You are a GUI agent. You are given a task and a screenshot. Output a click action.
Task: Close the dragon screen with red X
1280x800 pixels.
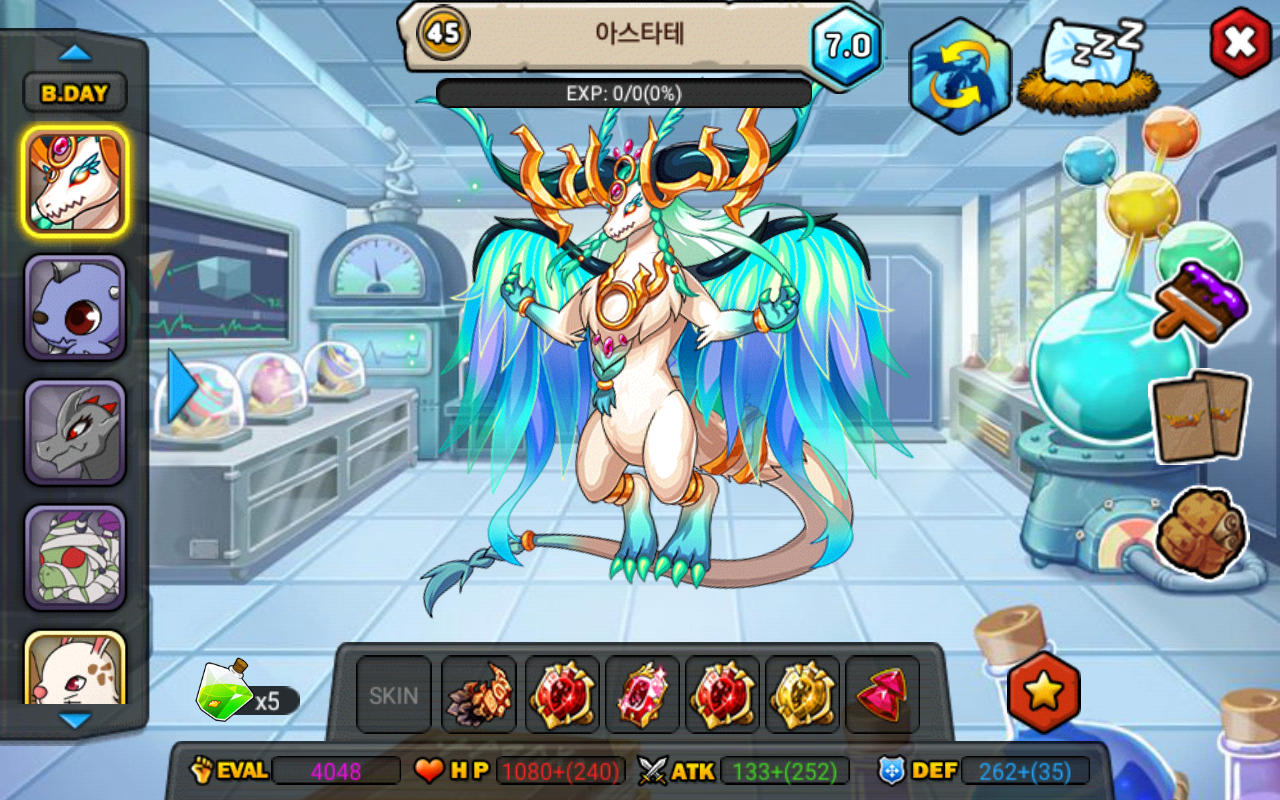1240,42
